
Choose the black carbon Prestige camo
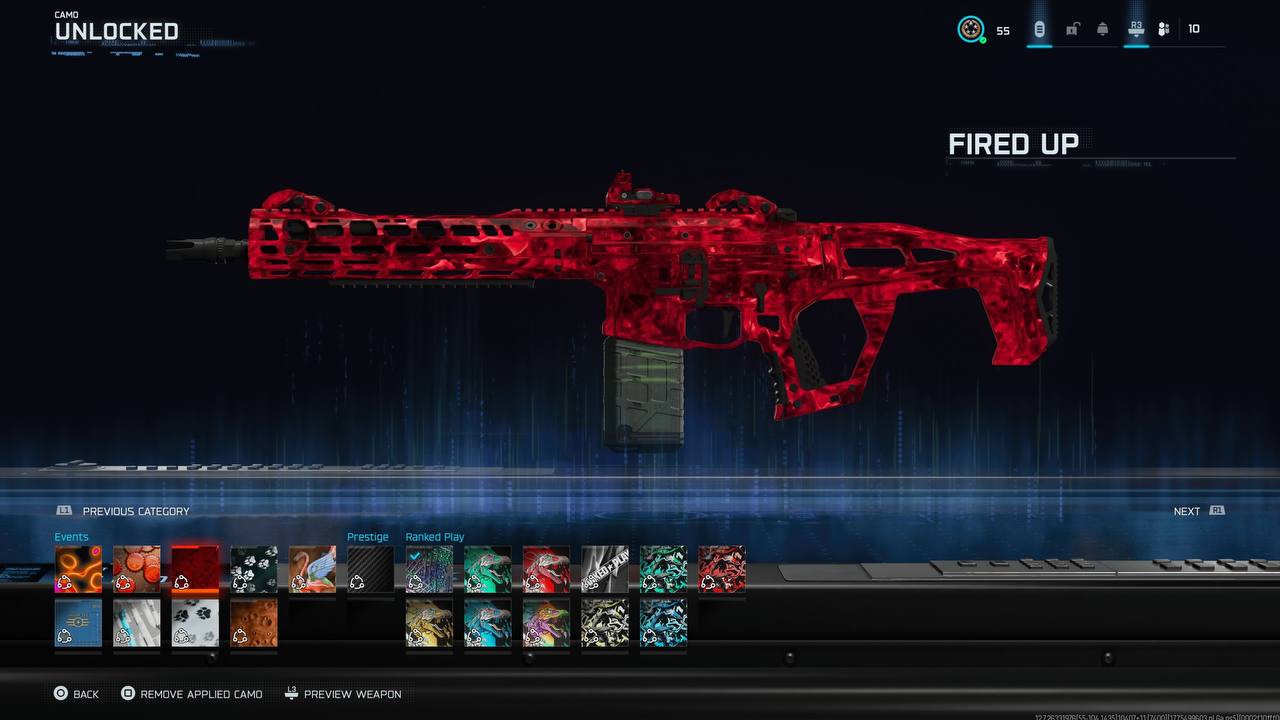(371, 569)
